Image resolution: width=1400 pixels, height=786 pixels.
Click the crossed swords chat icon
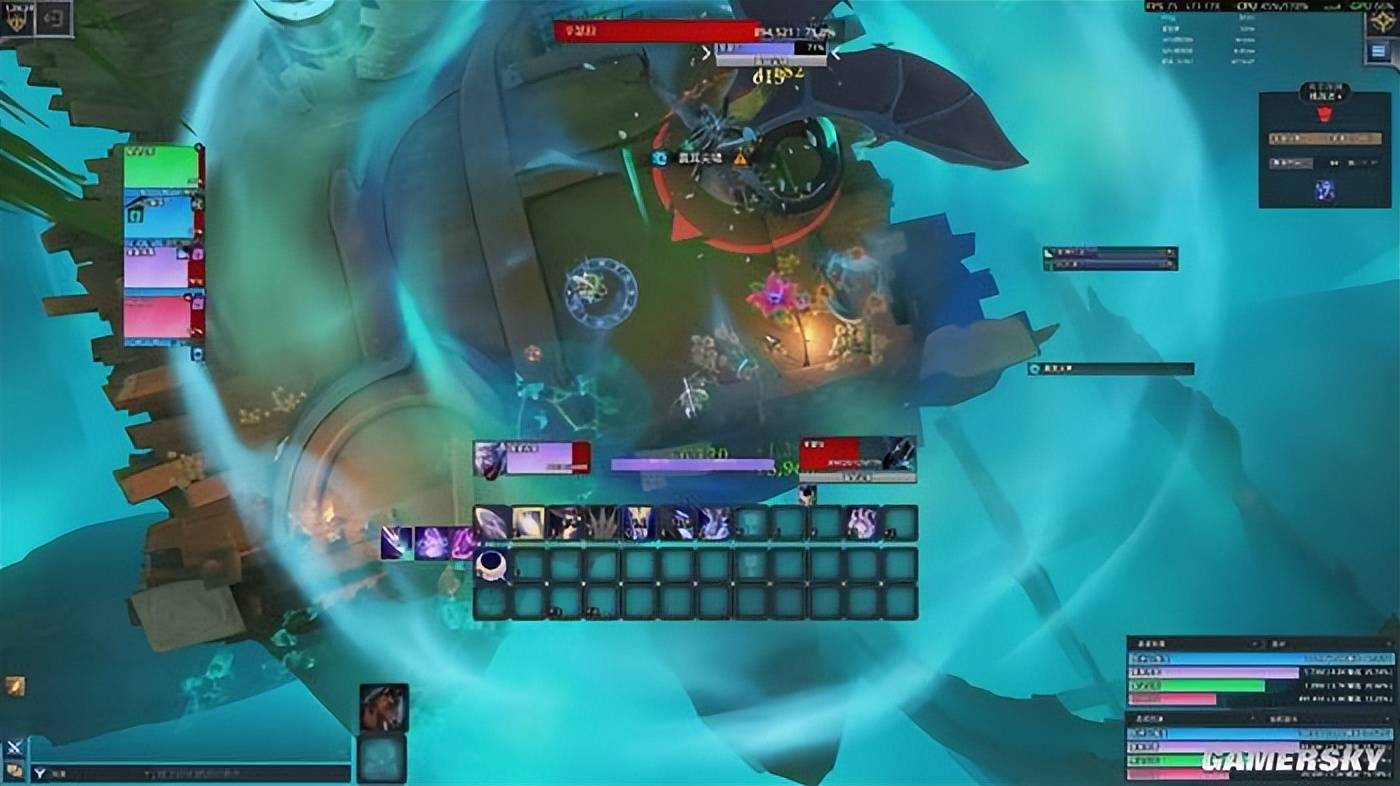[14, 746]
